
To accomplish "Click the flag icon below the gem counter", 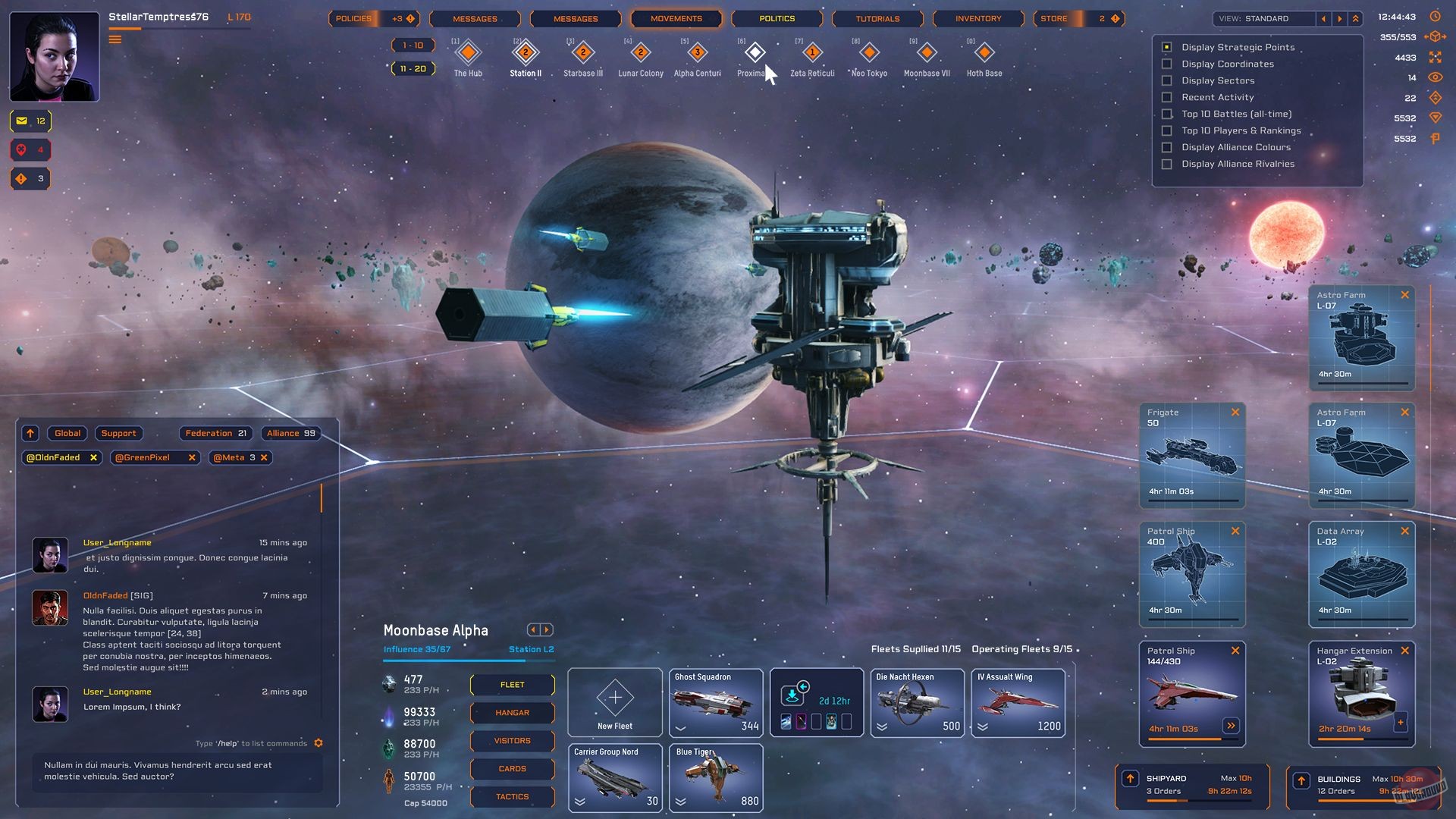I will click(x=1434, y=139).
